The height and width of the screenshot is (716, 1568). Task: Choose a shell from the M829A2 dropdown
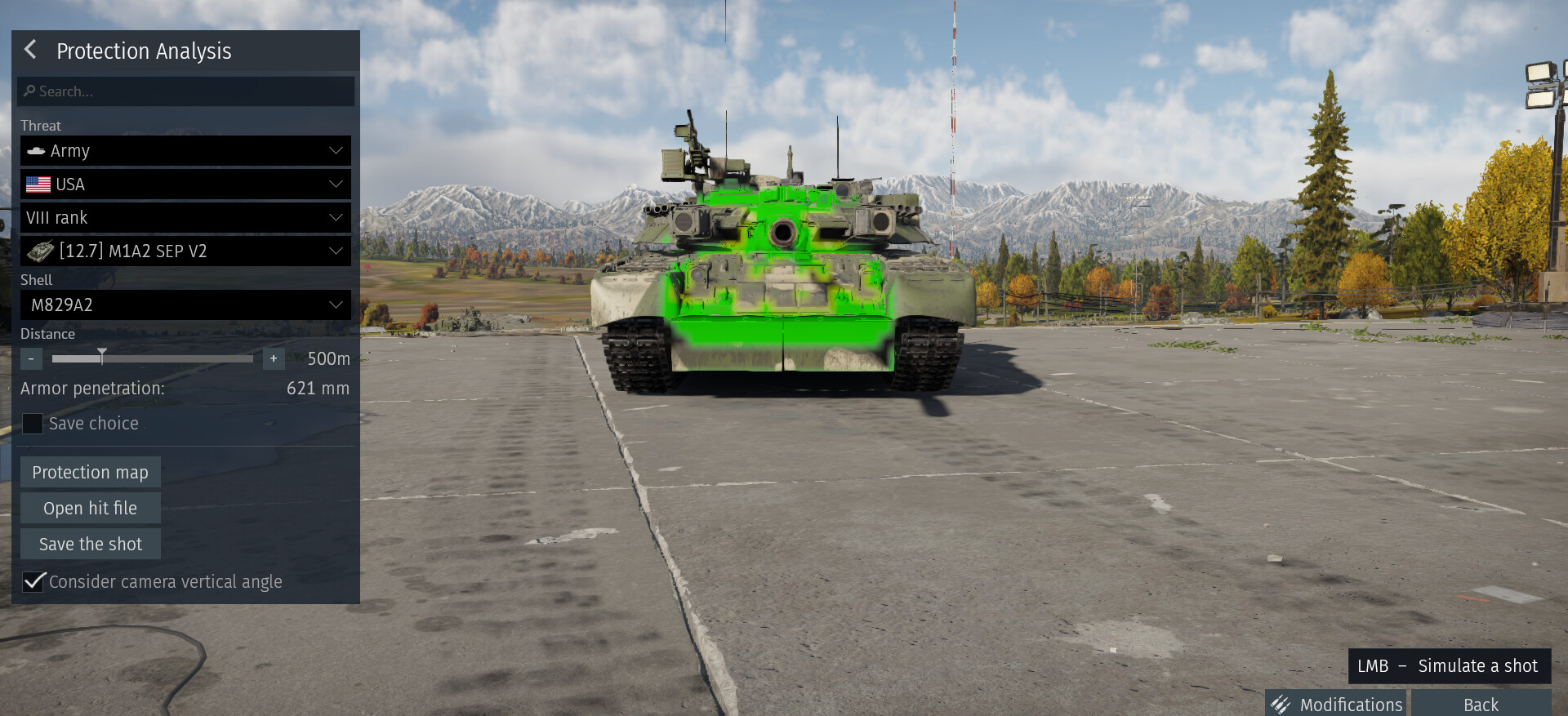pyautogui.click(x=185, y=305)
